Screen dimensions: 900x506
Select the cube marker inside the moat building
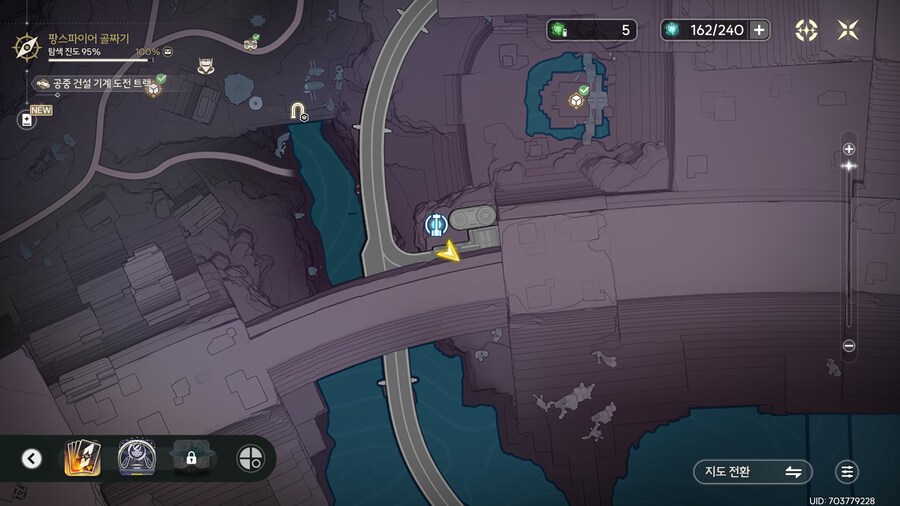(577, 100)
